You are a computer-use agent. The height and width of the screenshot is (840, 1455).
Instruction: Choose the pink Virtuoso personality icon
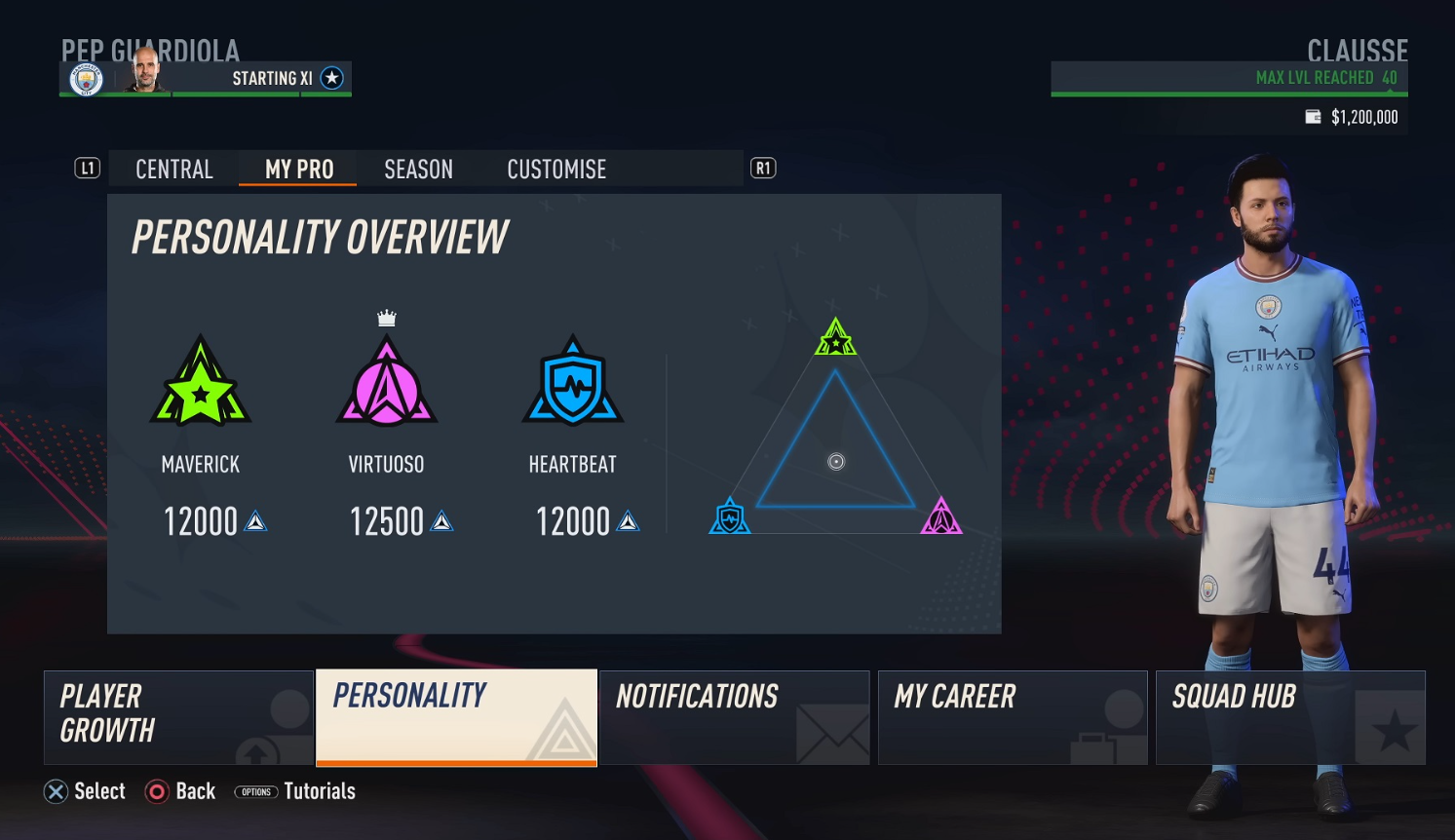coord(387,383)
